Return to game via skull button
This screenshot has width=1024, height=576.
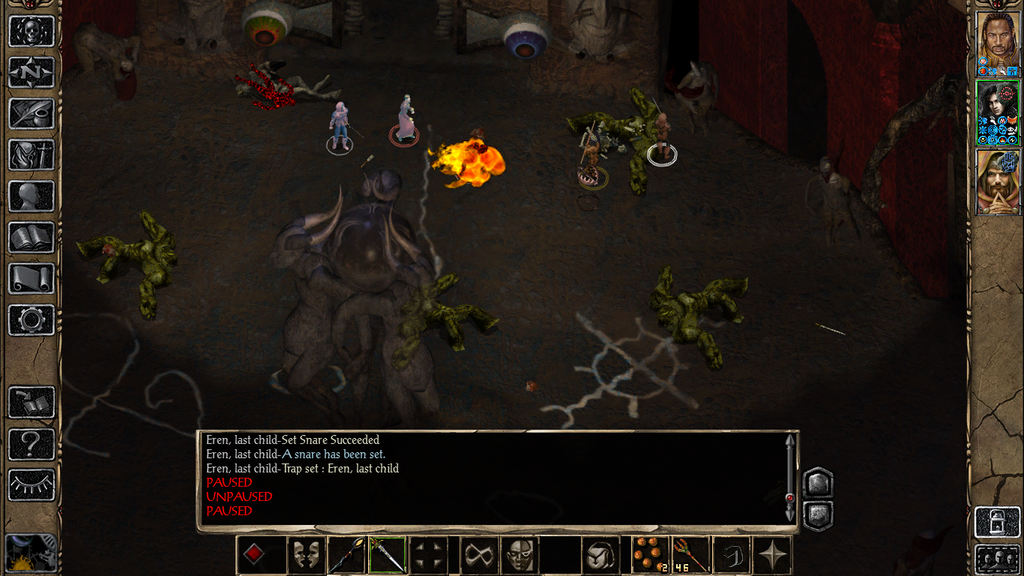31,31
